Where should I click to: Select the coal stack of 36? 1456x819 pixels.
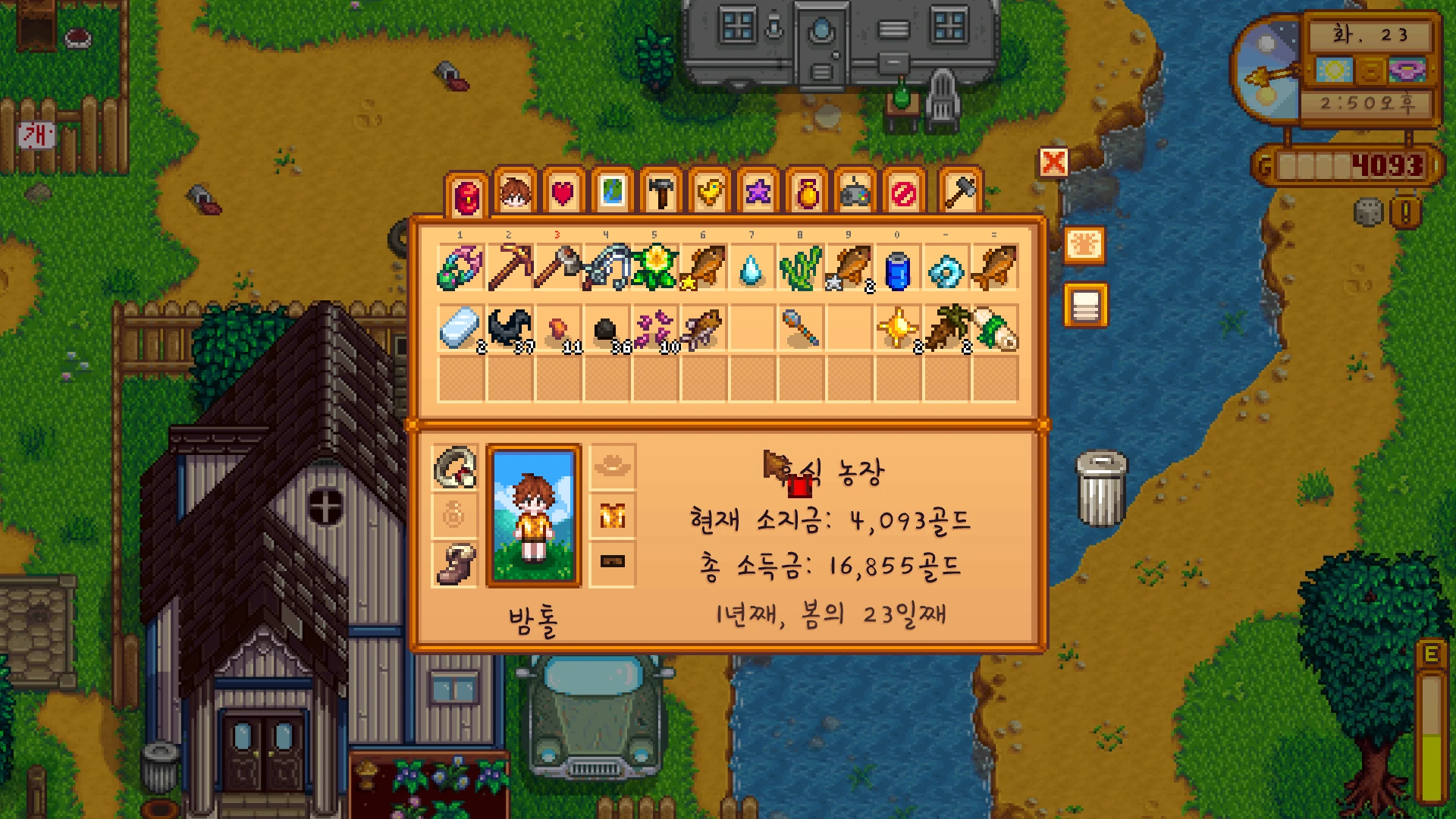pos(607,330)
